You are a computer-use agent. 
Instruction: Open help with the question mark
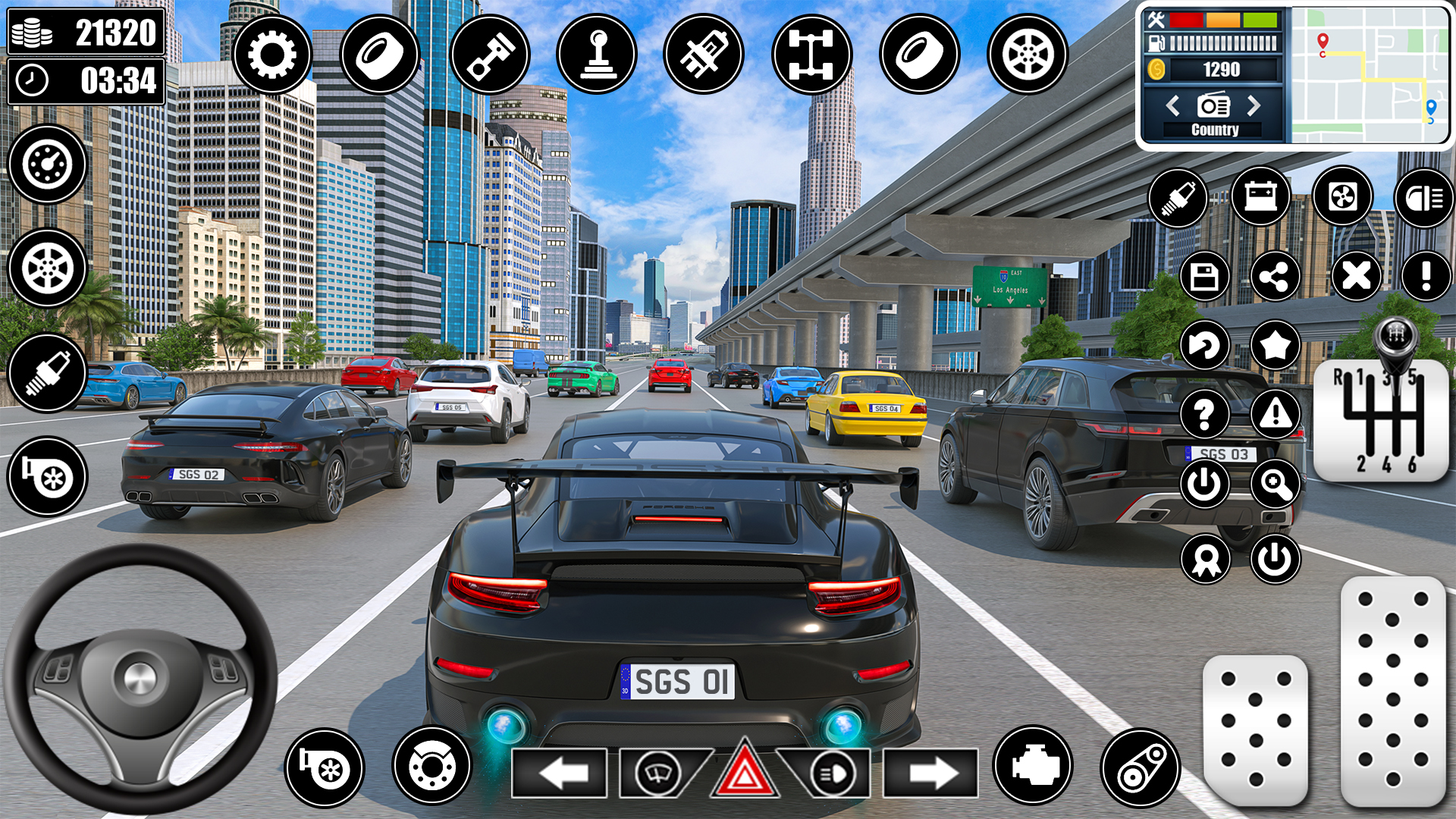pyautogui.click(x=1204, y=414)
